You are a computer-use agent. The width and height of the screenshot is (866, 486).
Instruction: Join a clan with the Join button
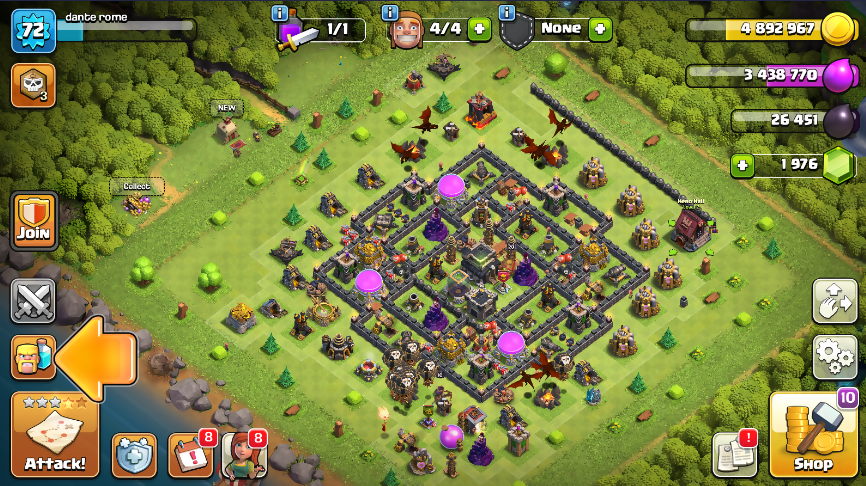click(x=33, y=221)
